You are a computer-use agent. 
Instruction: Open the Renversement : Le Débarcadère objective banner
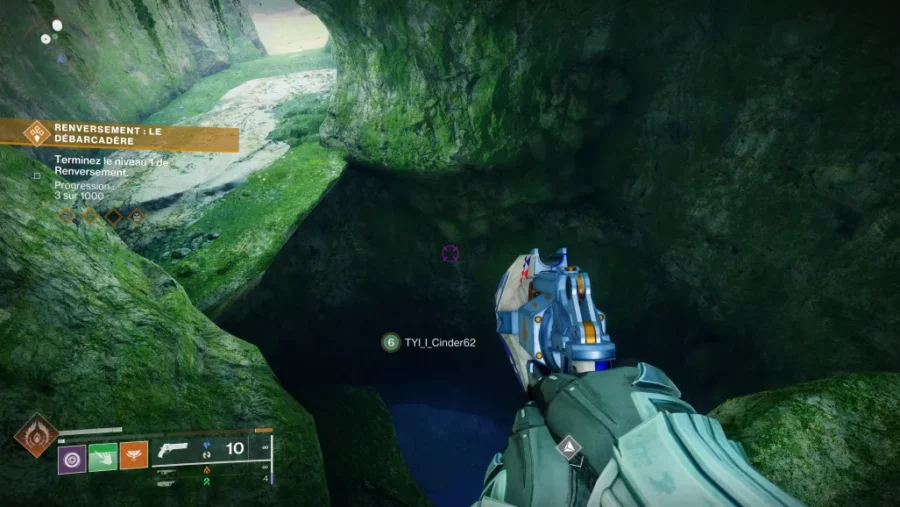[x=120, y=135]
